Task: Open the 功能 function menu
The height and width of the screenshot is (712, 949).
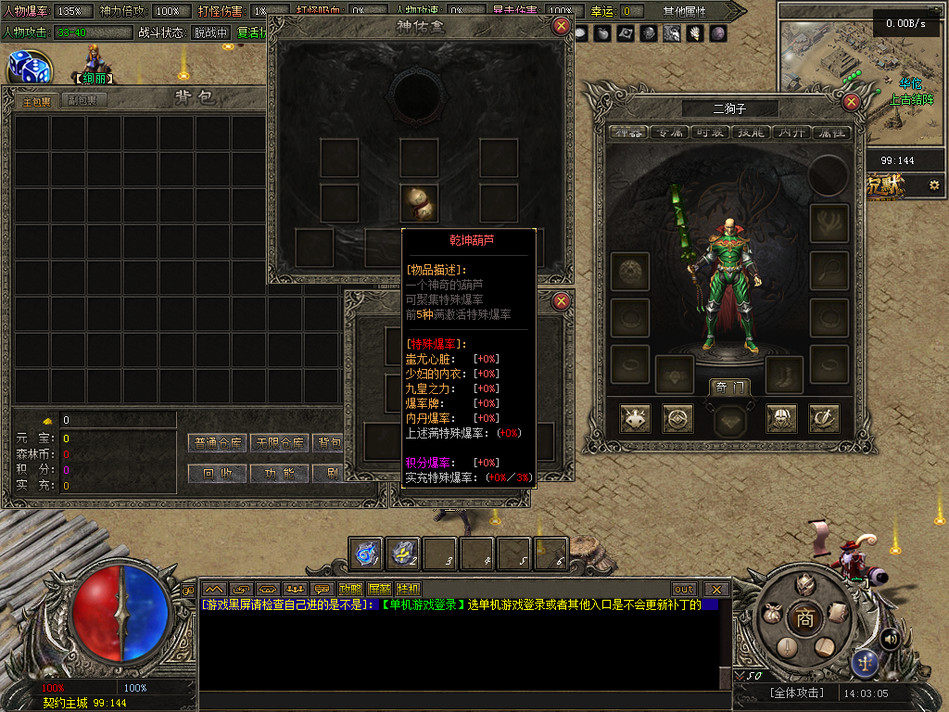Action: [x=278, y=473]
